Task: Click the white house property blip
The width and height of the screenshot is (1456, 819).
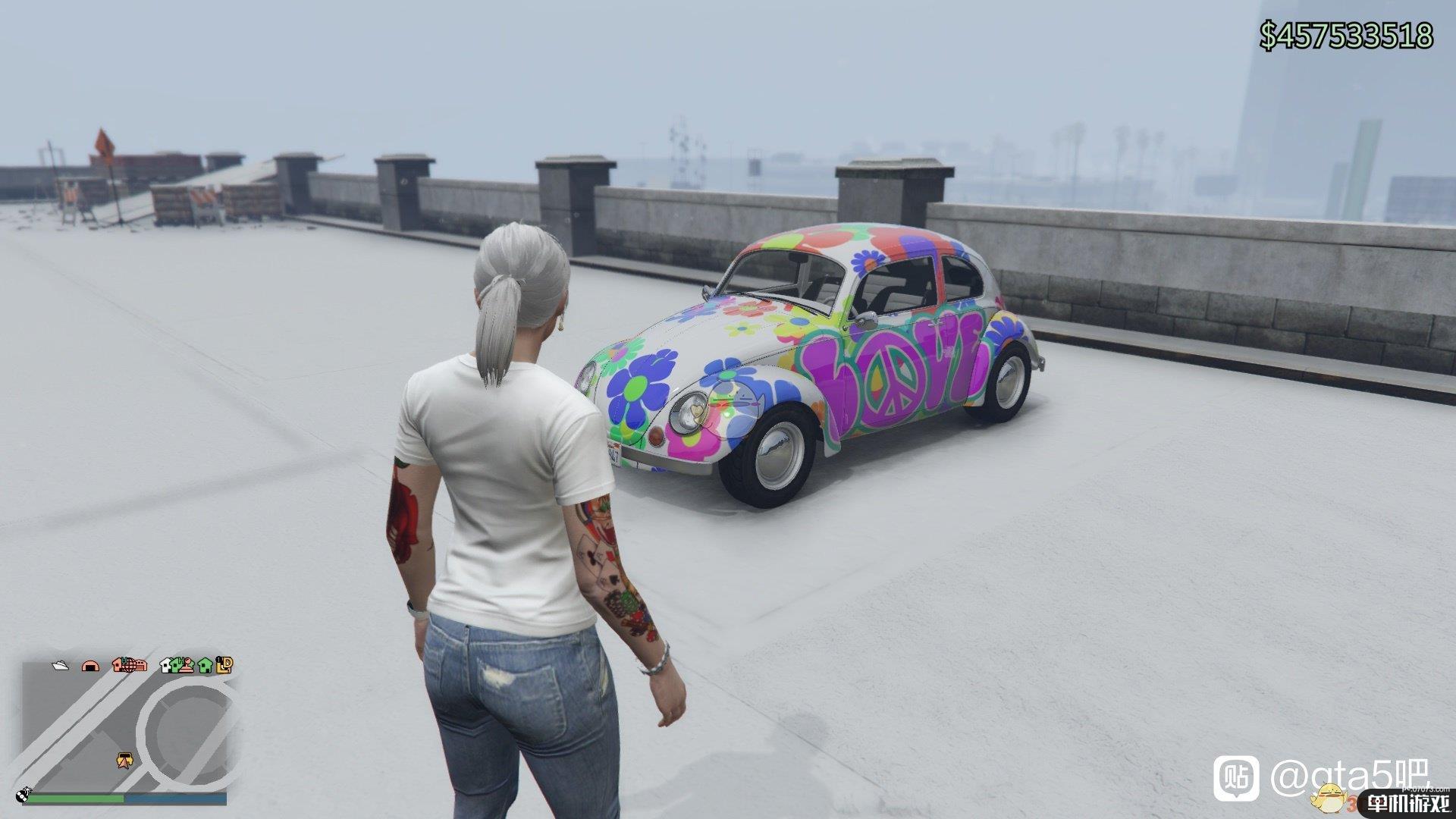Action: (165, 666)
